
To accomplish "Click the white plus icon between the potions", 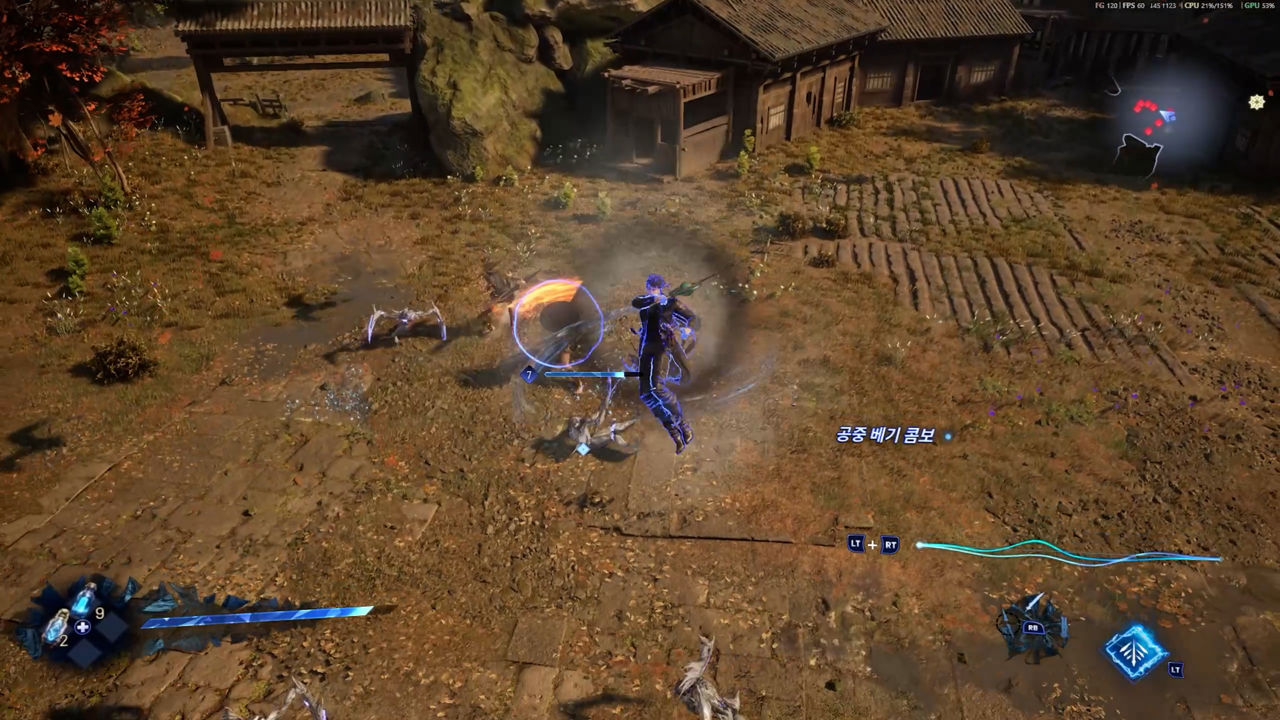I will pyautogui.click(x=83, y=627).
